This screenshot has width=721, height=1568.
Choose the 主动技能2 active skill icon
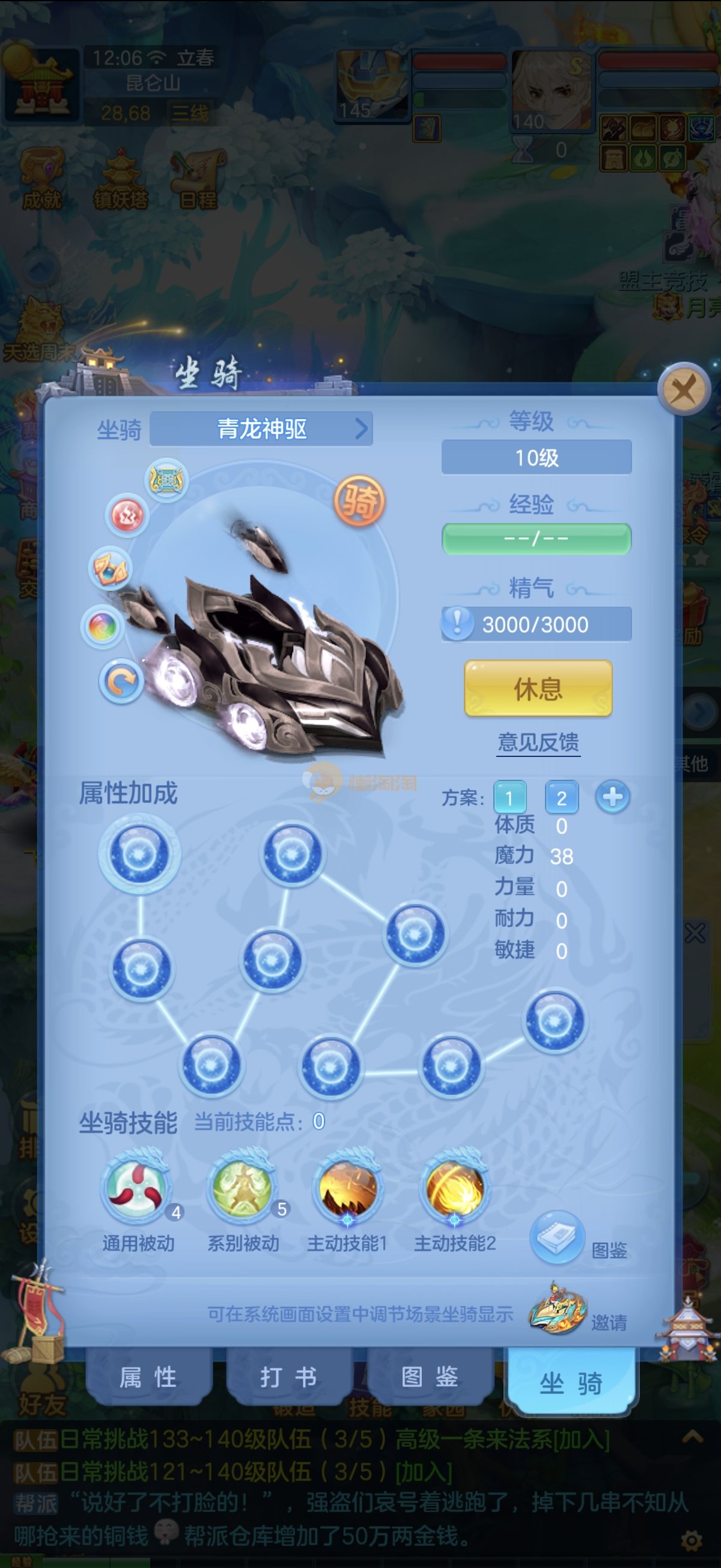coord(454,1187)
